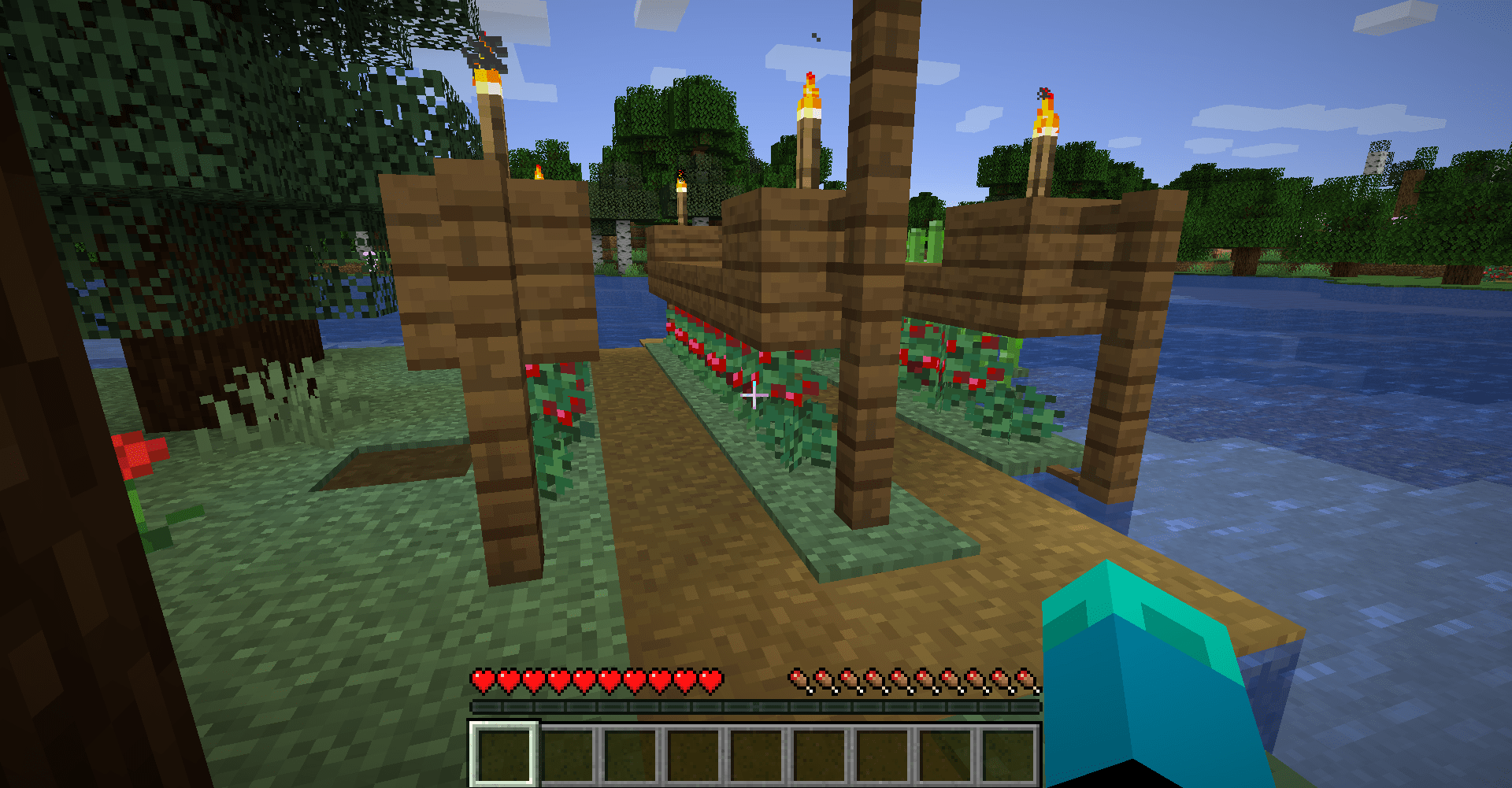Screen dimensions: 1512x788
Task: Click the tall center fence post
Action: click(x=870, y=354)
